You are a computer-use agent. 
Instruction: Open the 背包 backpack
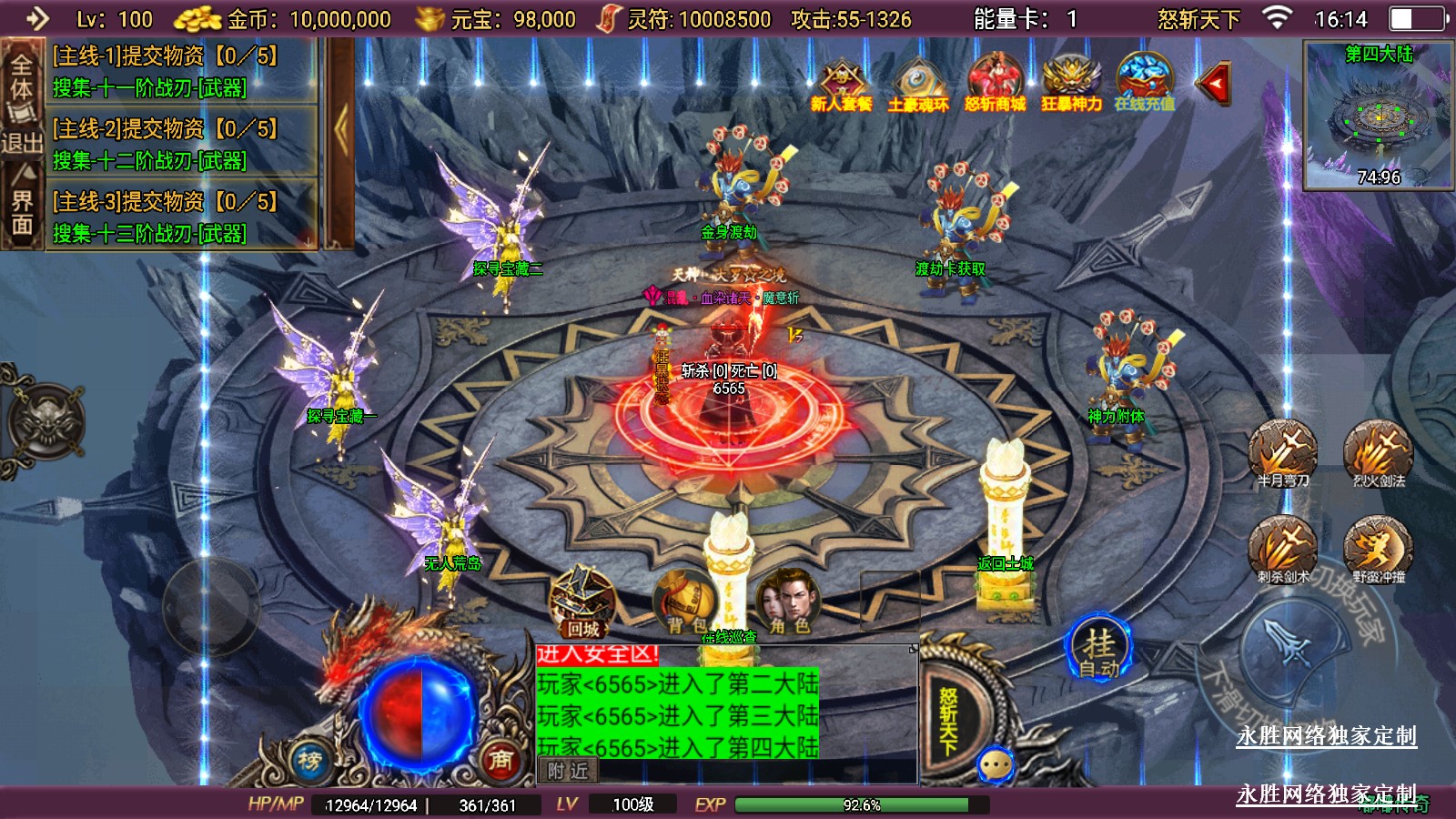pyautogui.click(x=686, y=602)
